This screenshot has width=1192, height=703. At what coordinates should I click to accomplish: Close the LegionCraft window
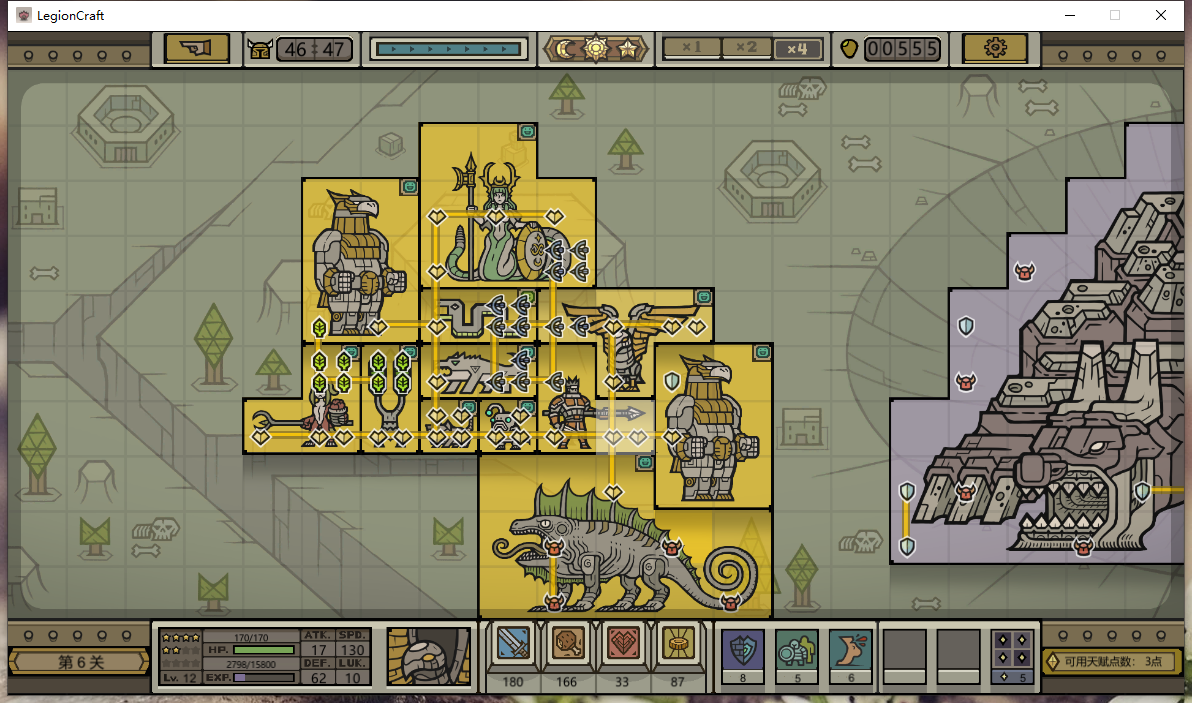point(1160,15)
